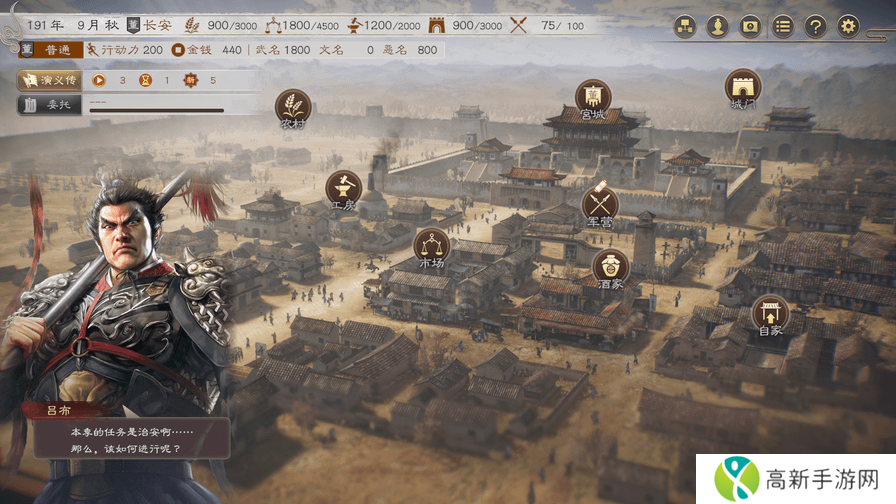Screen dimensions: 896x504
Task: Click the question mark help button
Action: coord(815,26)
